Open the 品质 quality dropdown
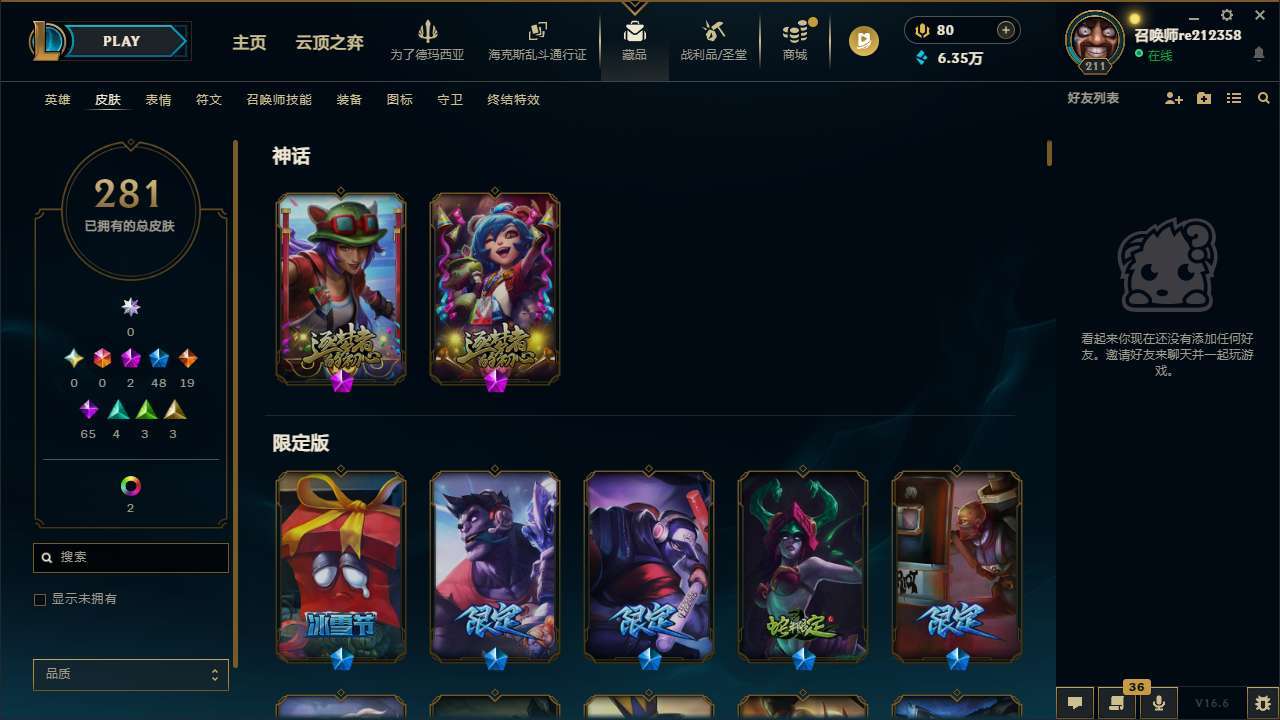 (x=130, y=674)
